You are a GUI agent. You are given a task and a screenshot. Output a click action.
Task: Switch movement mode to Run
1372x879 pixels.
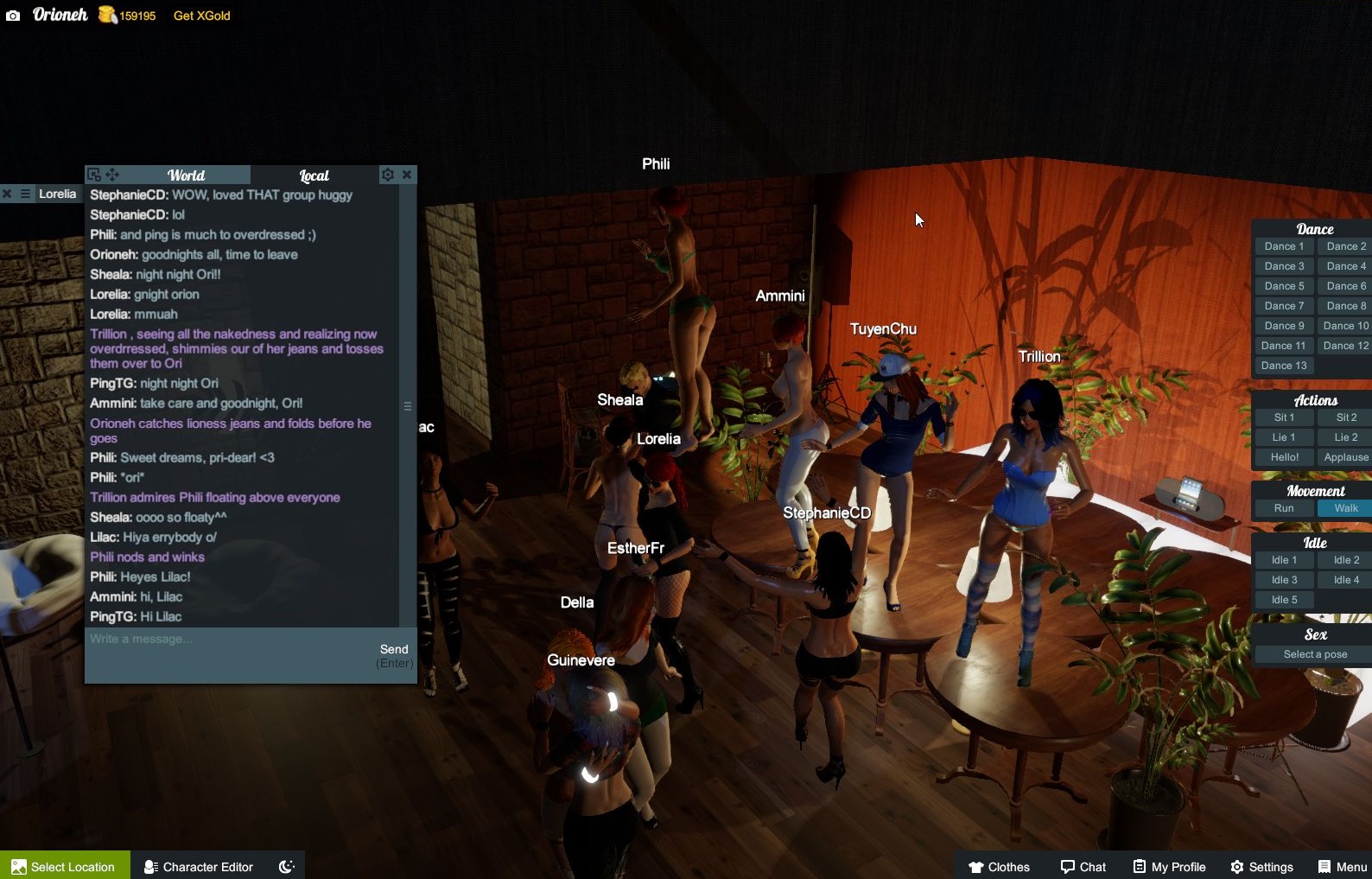(x=1284, y=508)
